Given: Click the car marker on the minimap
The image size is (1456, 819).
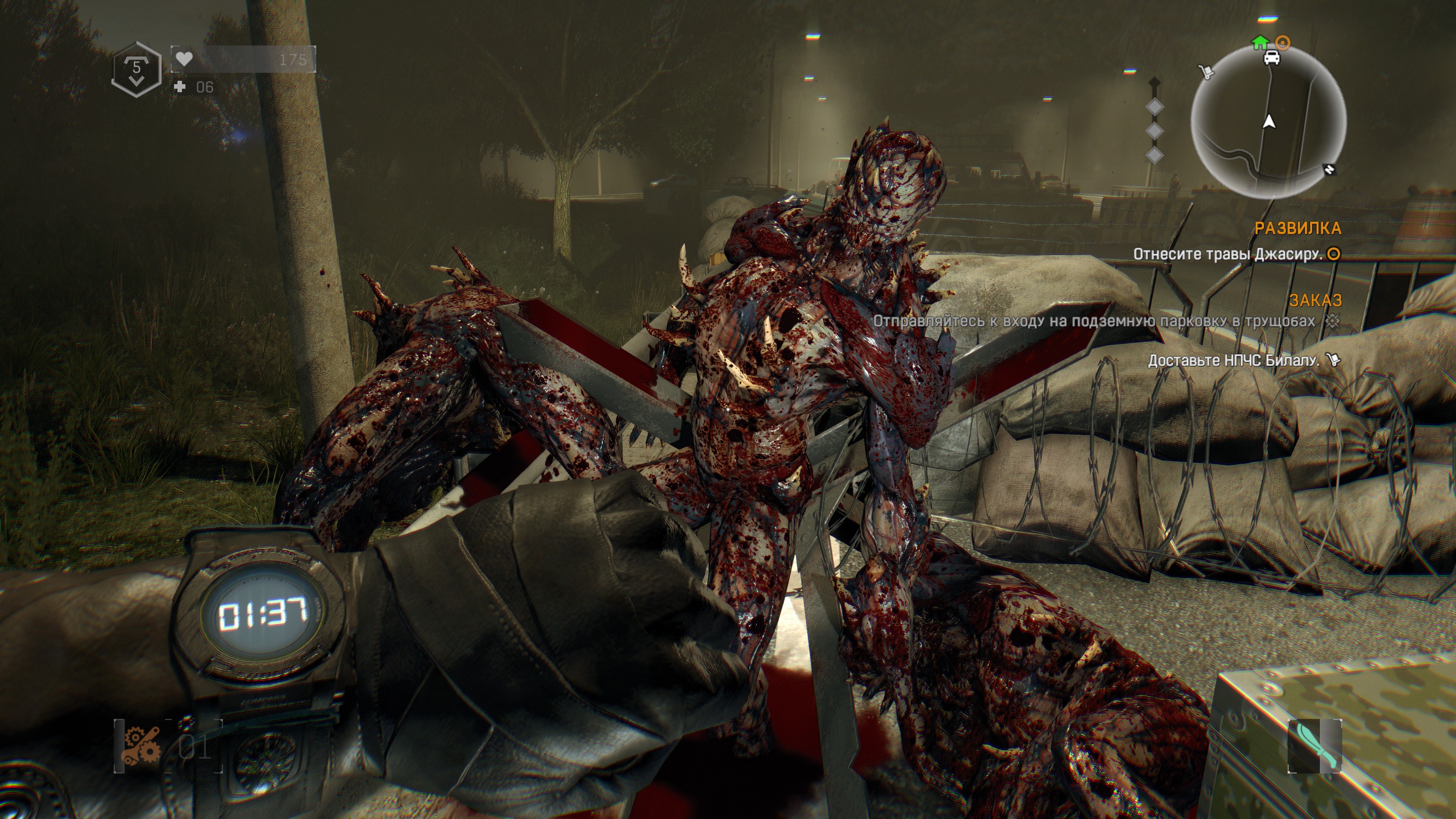Looking at the screenshot, I should [x=1271, y=57].
